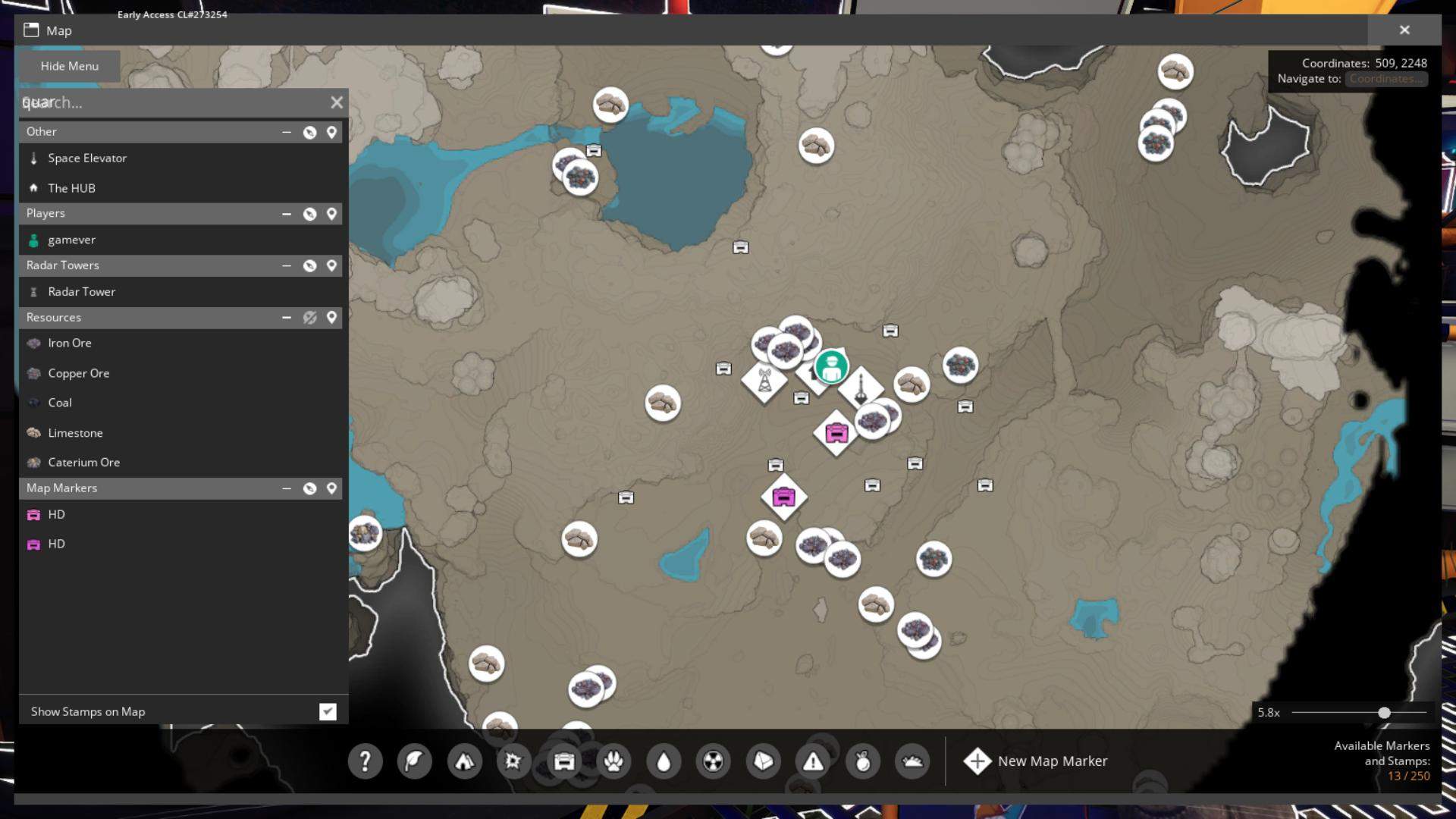Toggle Show Stamps on Map checkbox
The width and height of the screenshot is (1456, 819).
pyautogui.click(x=328, y=711)
